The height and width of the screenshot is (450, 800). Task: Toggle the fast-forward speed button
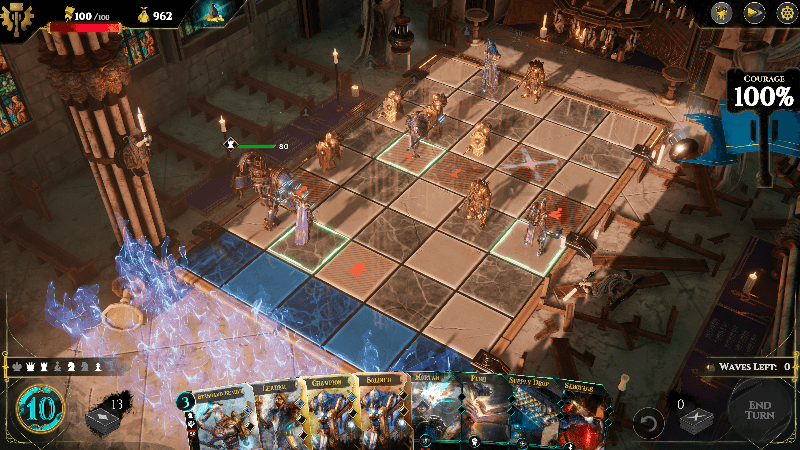click(x=753, y=13)
